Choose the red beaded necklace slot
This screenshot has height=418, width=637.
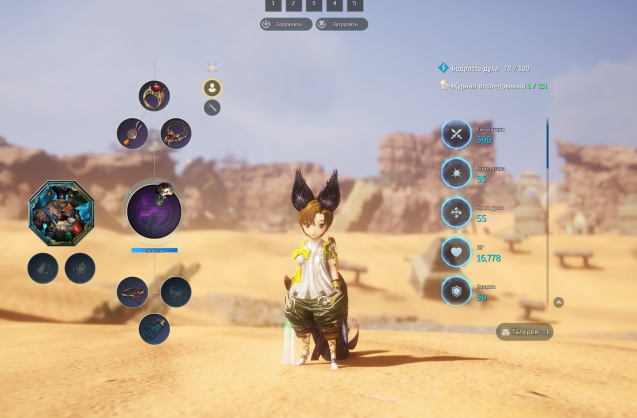(x=176, y=133)
